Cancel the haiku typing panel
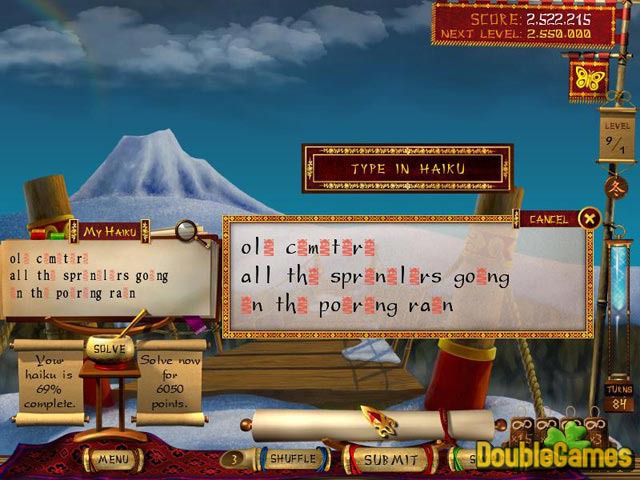Image resolution: width=640 pixels, height=480 pixels. coord(589,218)
